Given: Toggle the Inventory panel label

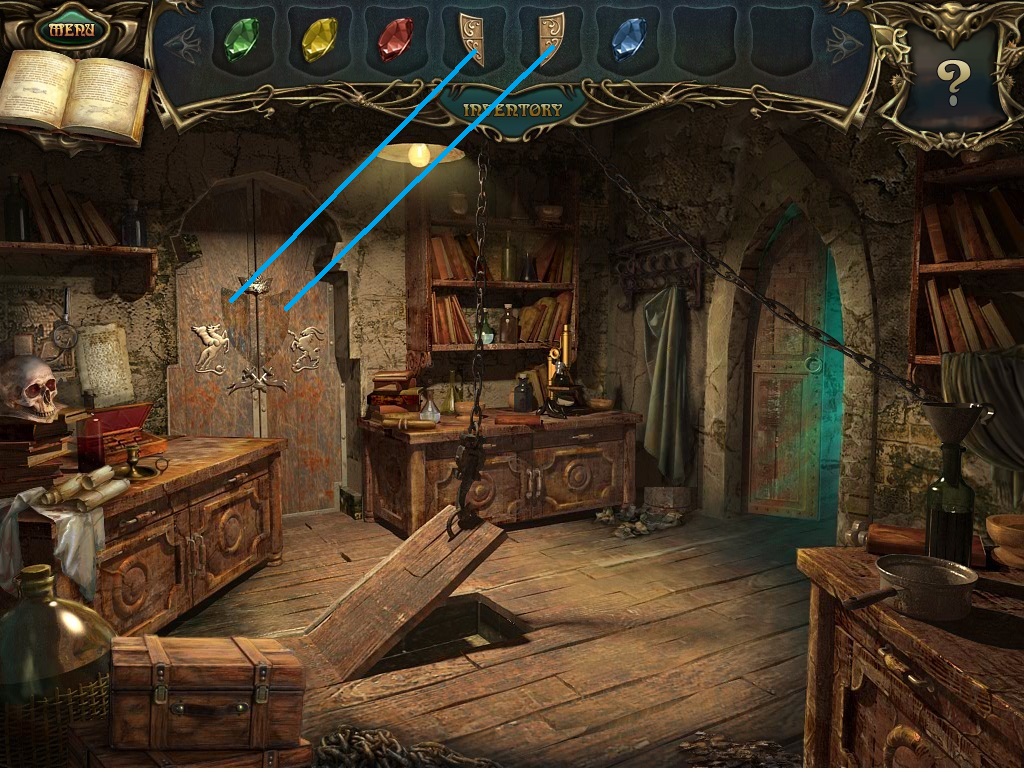Looking at the screenshot, I should pyautogui.click(x=513, y=109).
